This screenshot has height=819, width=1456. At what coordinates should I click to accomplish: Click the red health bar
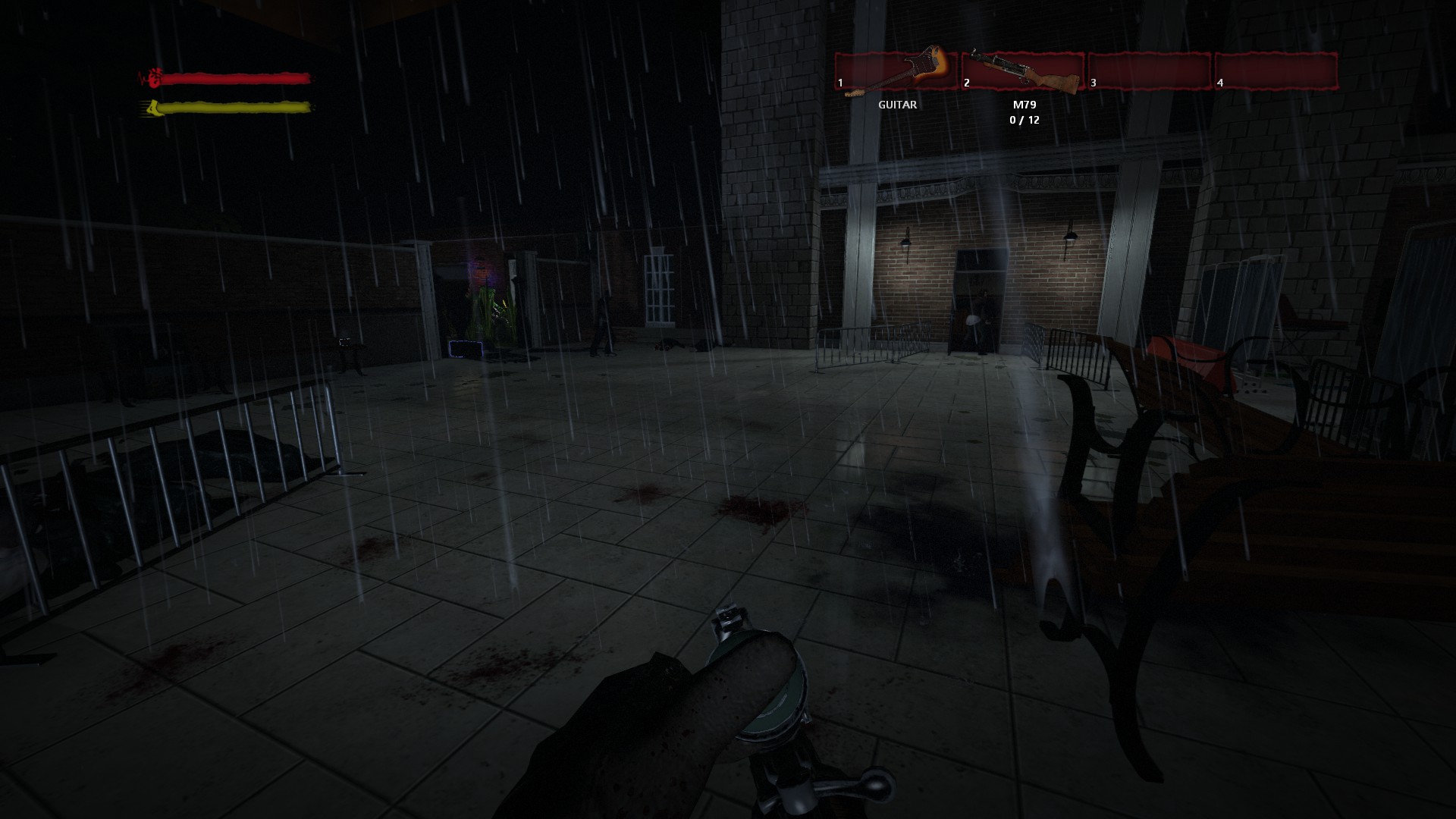coord(235,77)
